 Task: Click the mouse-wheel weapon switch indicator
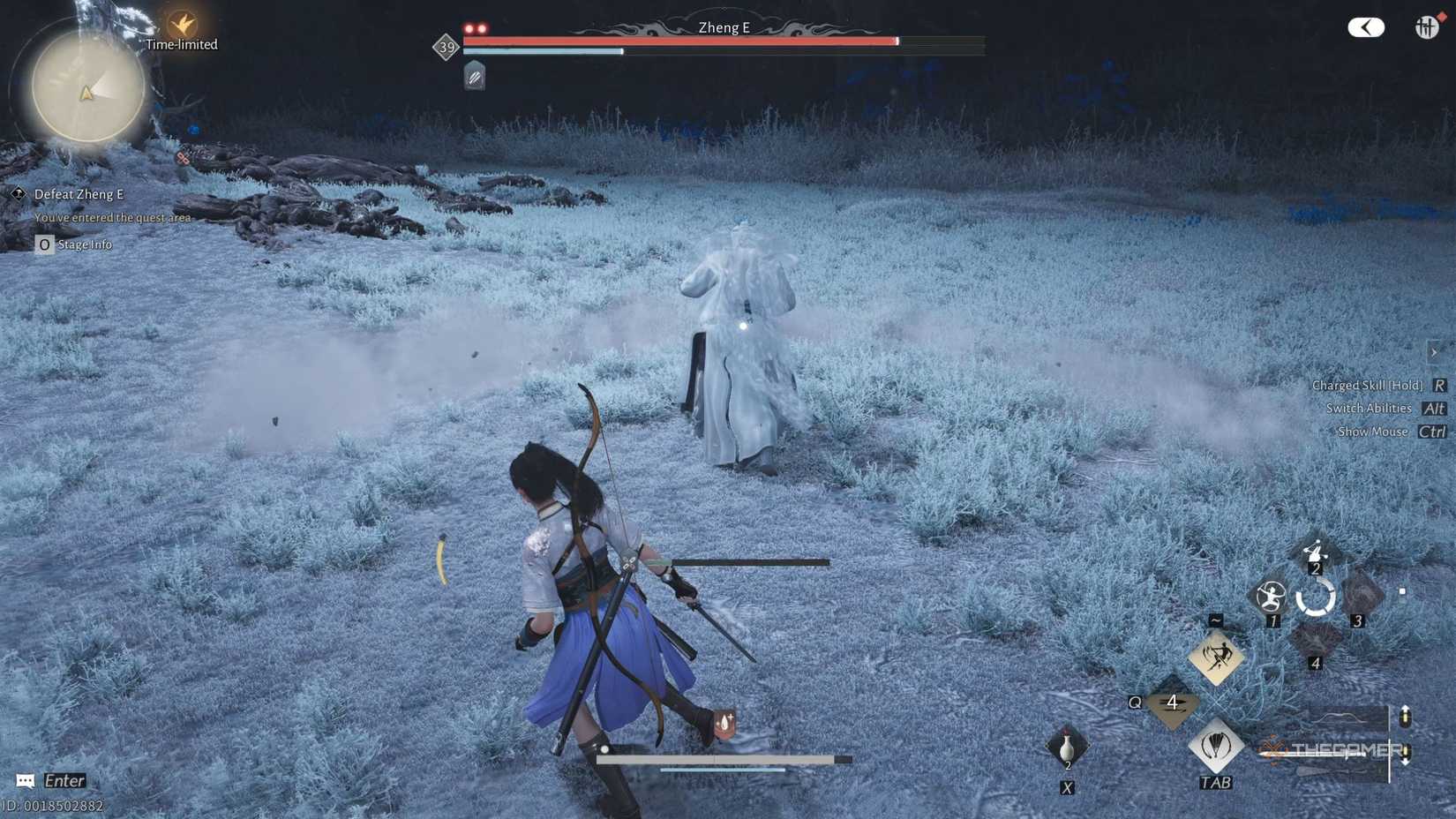coord(1405,733)
